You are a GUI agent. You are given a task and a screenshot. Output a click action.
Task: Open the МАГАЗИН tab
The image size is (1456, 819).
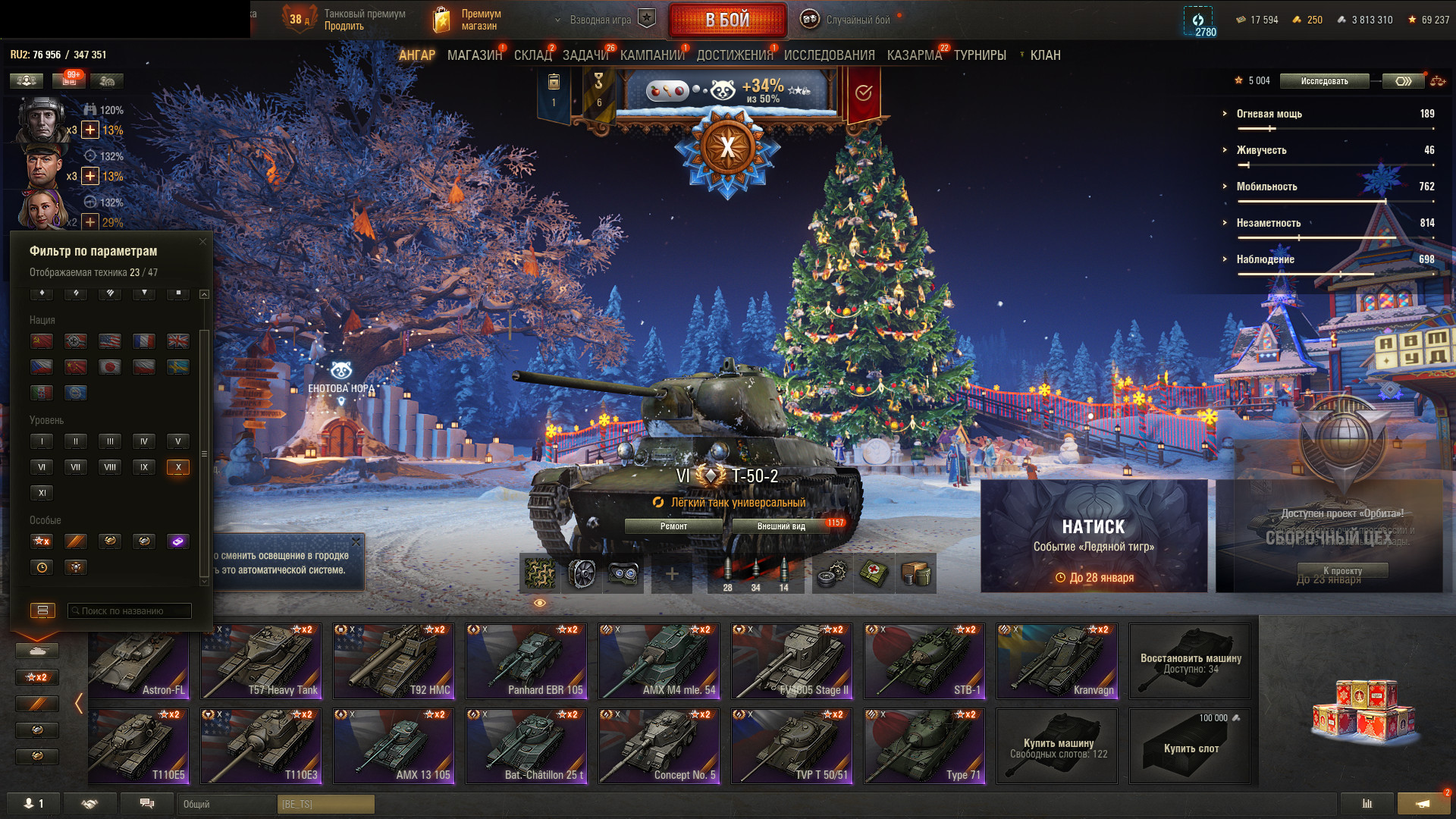click(x=474, y=55)
